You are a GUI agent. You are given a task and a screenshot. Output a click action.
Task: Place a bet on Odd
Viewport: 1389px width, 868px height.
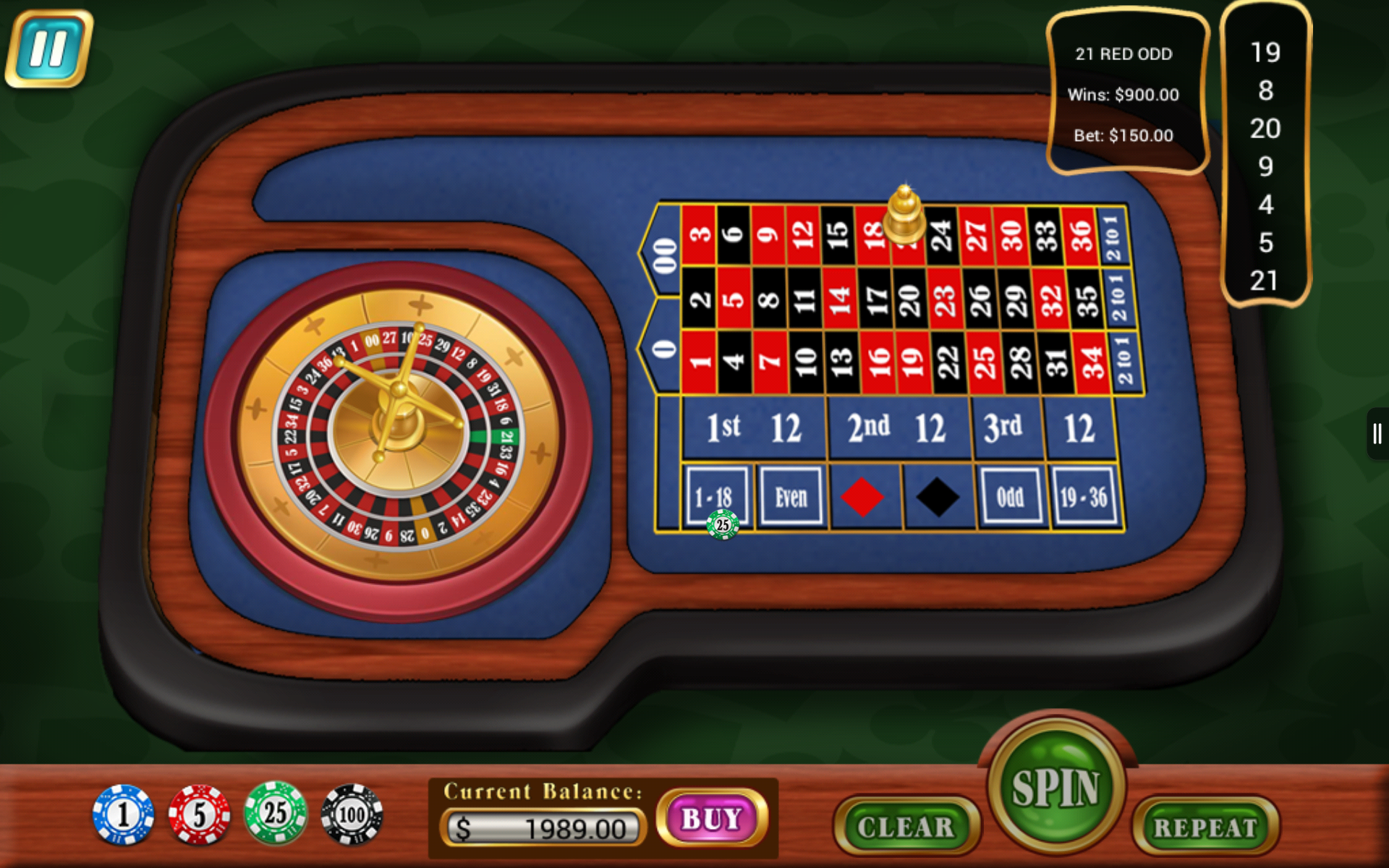tap(1011, 496)
